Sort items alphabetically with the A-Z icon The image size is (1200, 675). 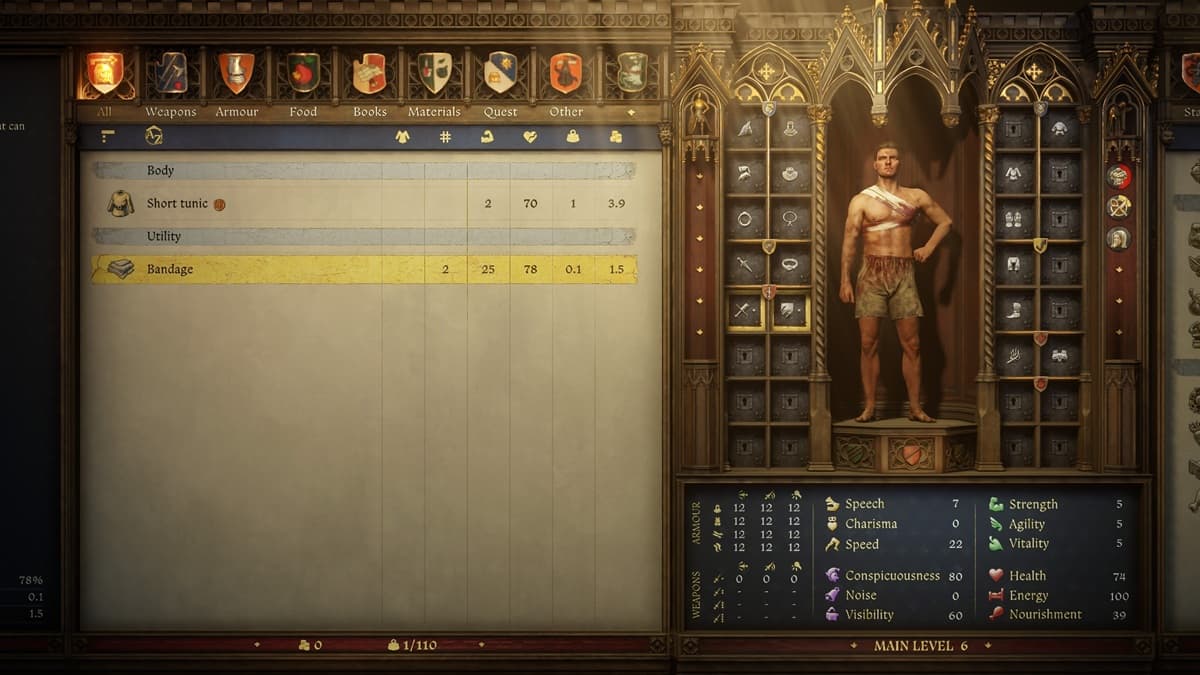point(153,136)
